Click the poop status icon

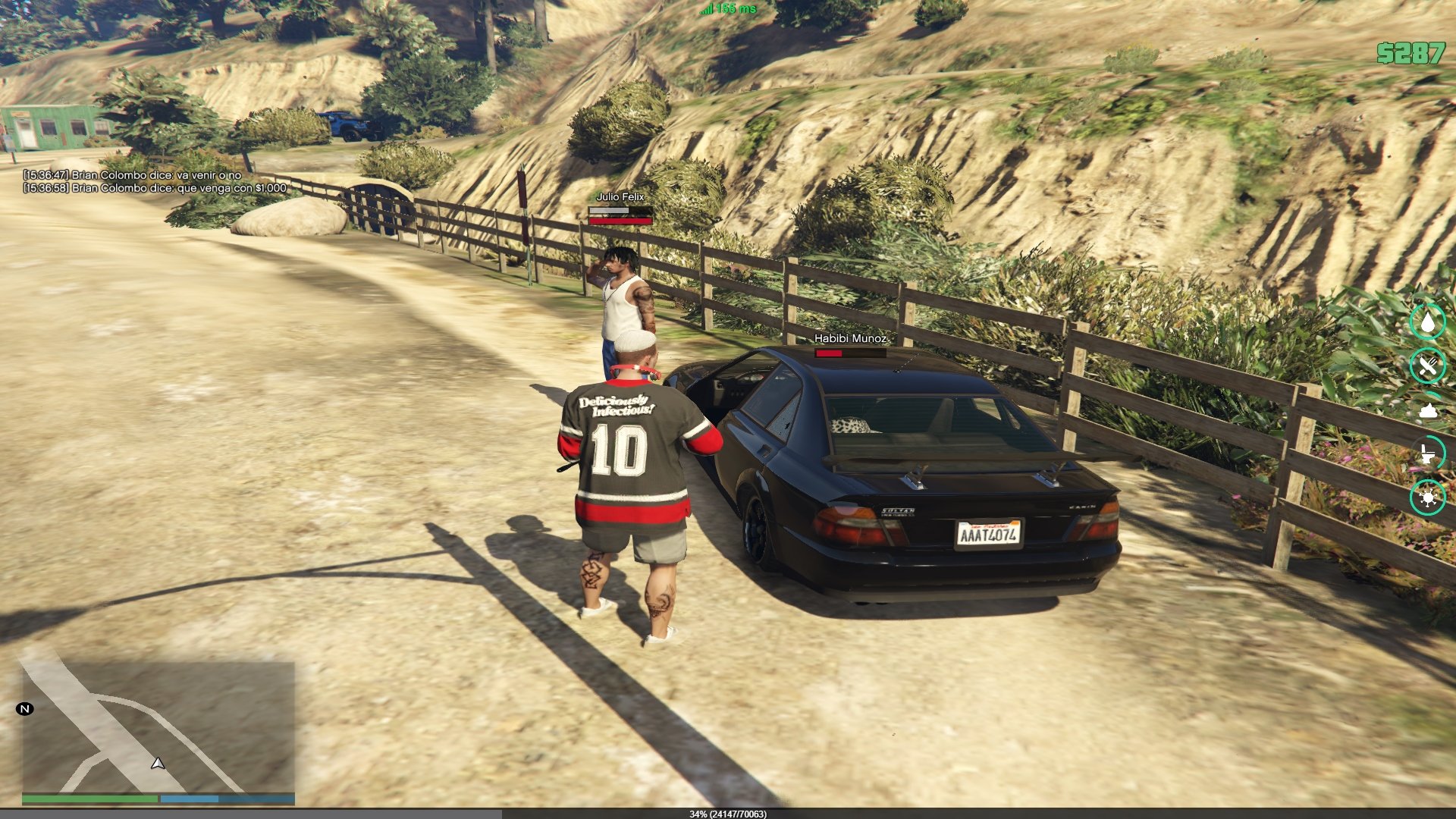point(1428,410)
